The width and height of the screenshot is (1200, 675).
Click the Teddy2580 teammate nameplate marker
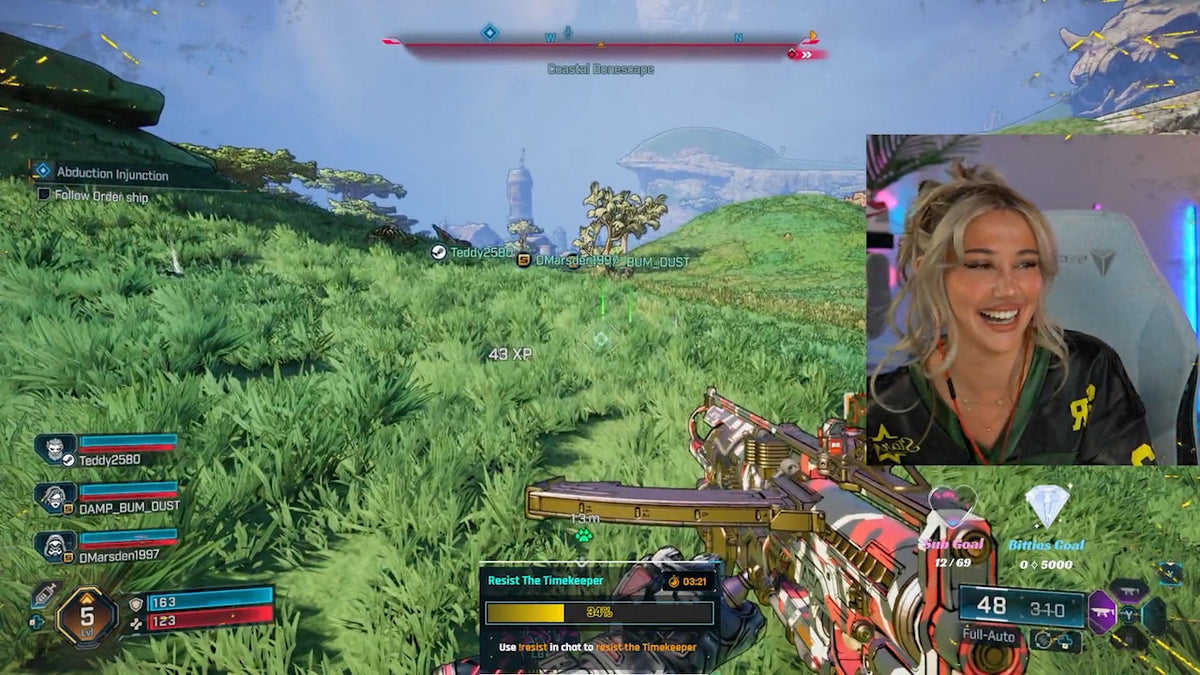438,253
